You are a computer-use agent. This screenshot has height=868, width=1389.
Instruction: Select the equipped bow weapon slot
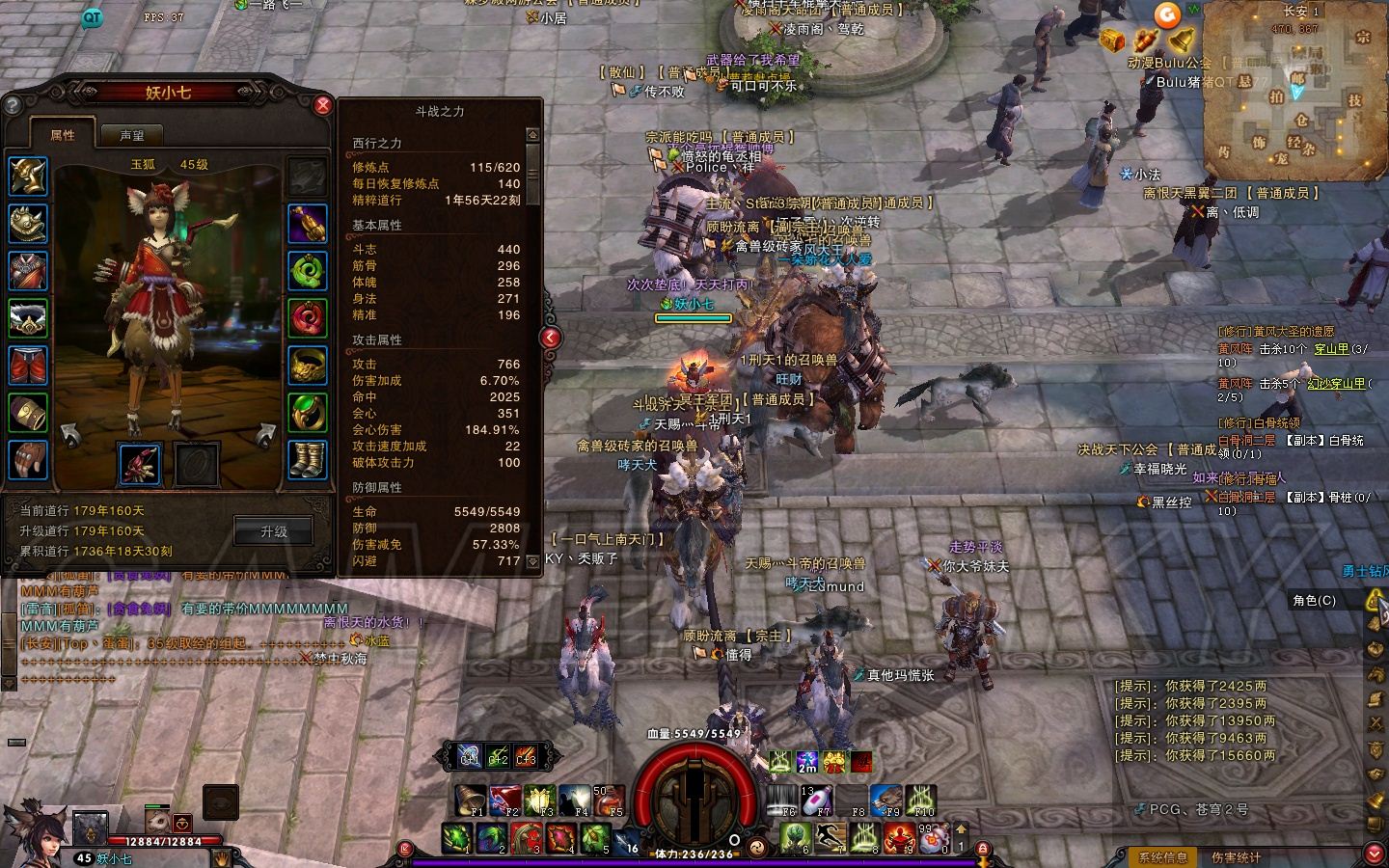(x=141, y=463)
